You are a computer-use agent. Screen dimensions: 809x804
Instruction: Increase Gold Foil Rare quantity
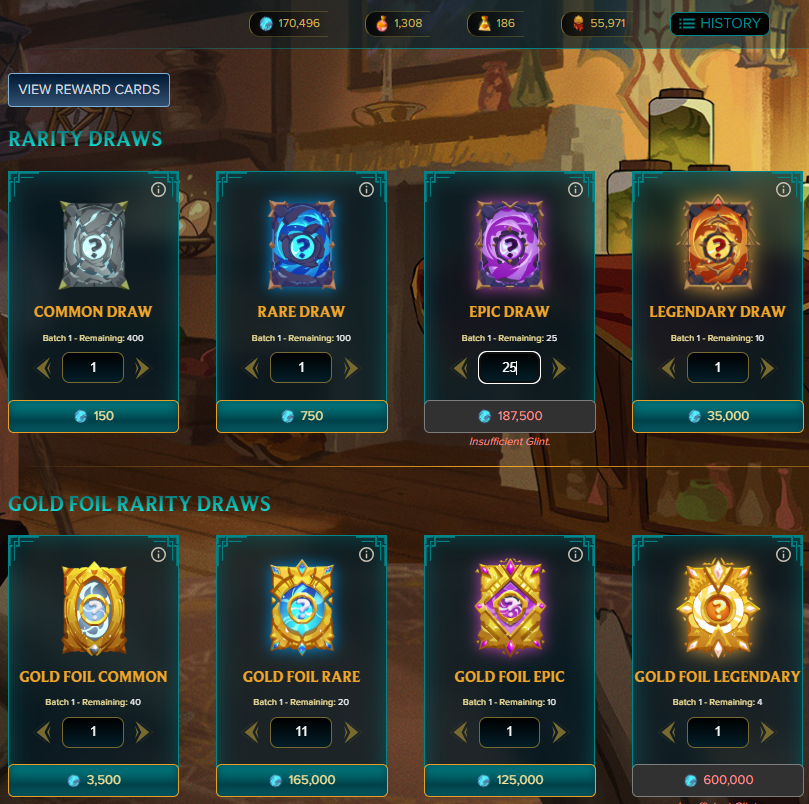[x=350, y=733]
